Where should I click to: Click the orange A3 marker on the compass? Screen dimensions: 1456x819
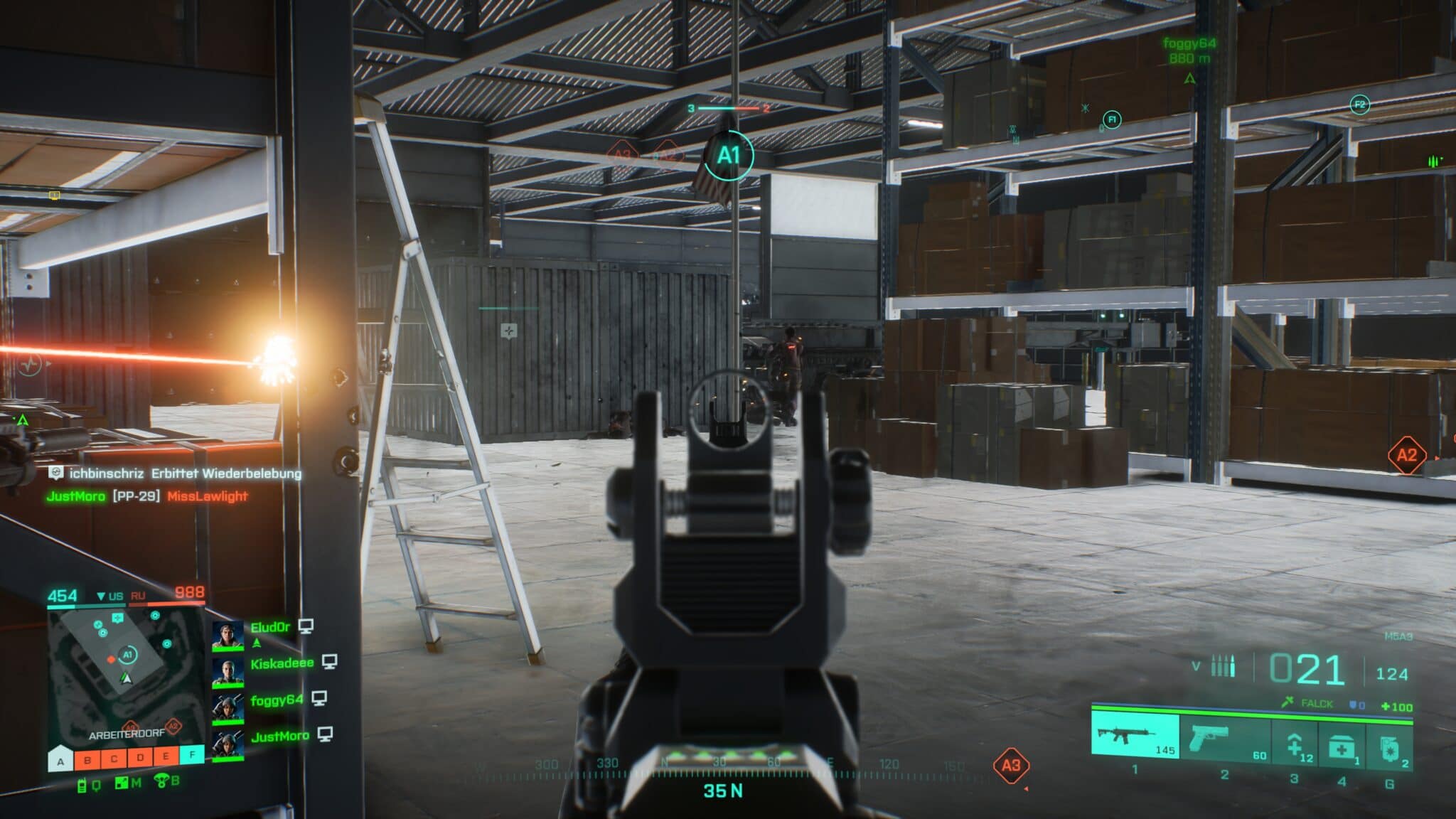(x=1010, y=765)
